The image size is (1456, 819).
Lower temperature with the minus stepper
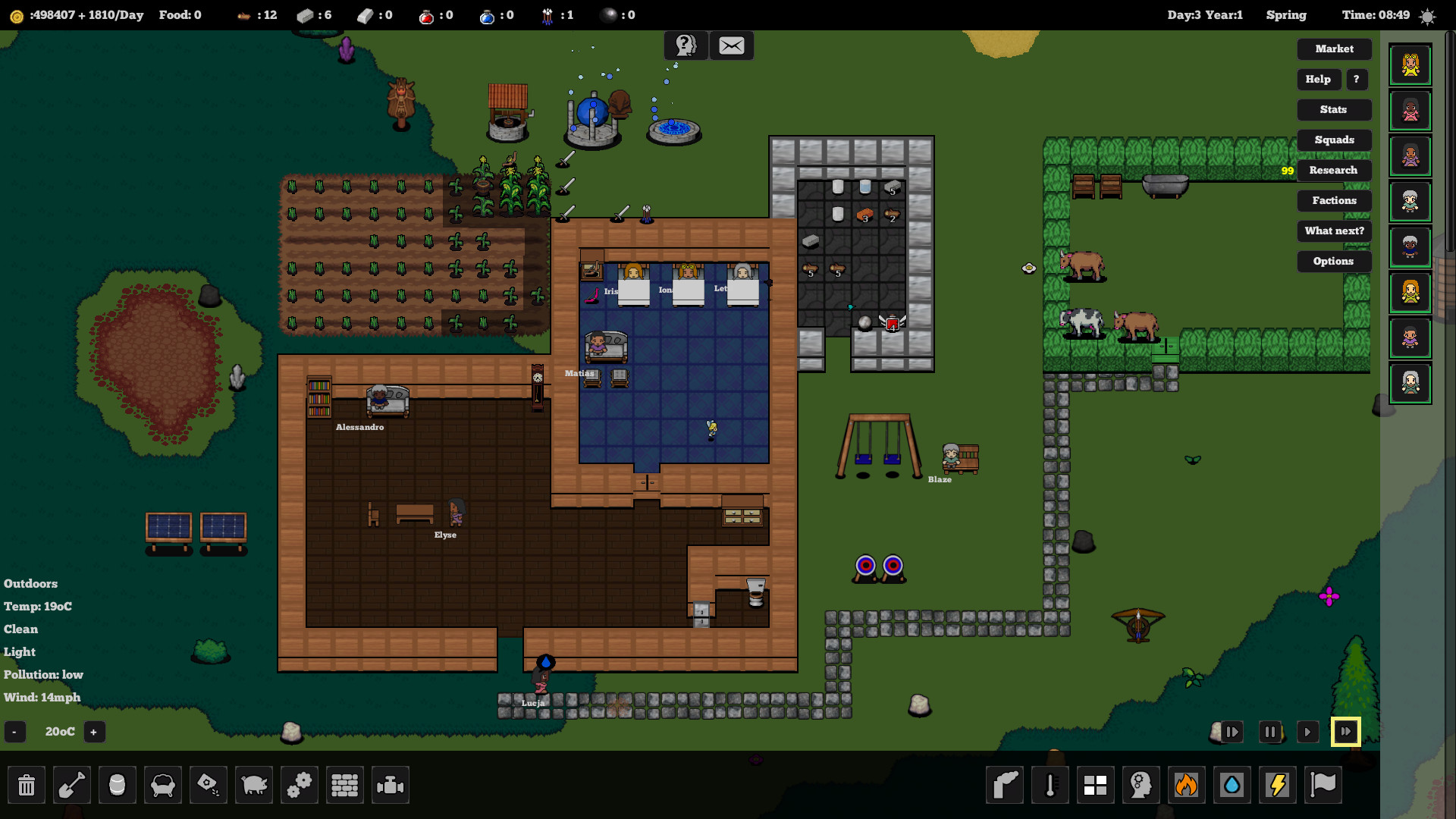(14, 732)
